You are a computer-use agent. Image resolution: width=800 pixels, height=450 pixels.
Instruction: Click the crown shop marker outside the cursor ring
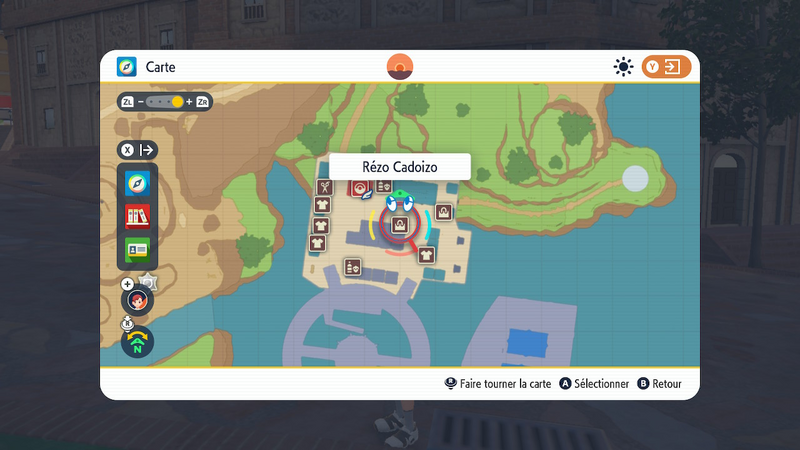(x=443, y=212)
